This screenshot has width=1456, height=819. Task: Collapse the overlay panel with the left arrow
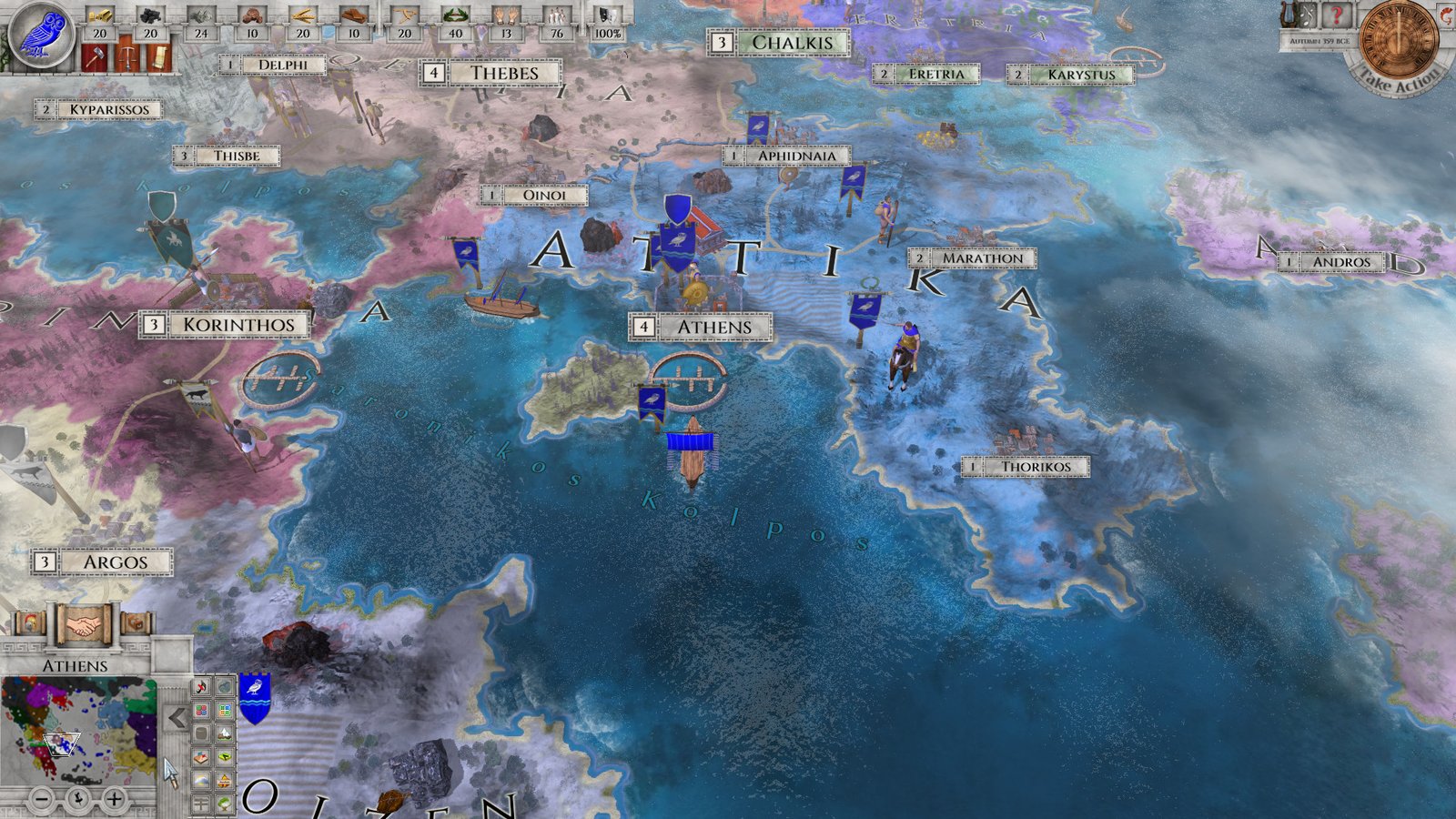[x=177, y=716]
